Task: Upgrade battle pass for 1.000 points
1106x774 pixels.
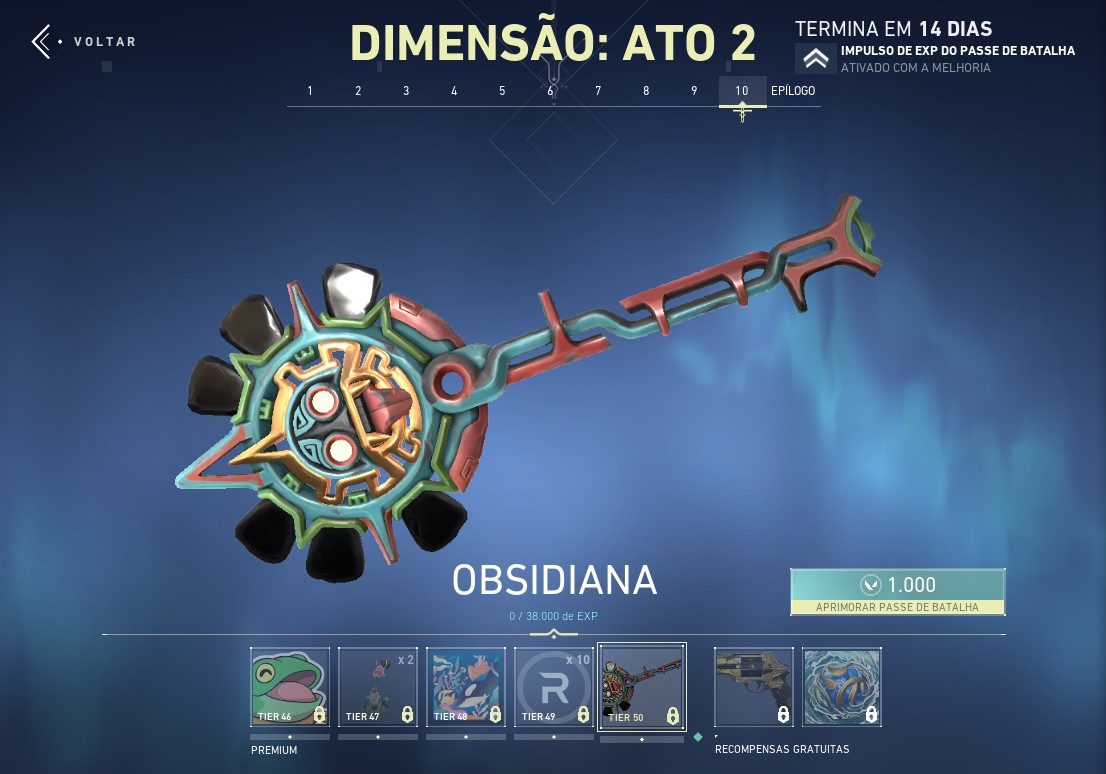Action: [897, 591]
